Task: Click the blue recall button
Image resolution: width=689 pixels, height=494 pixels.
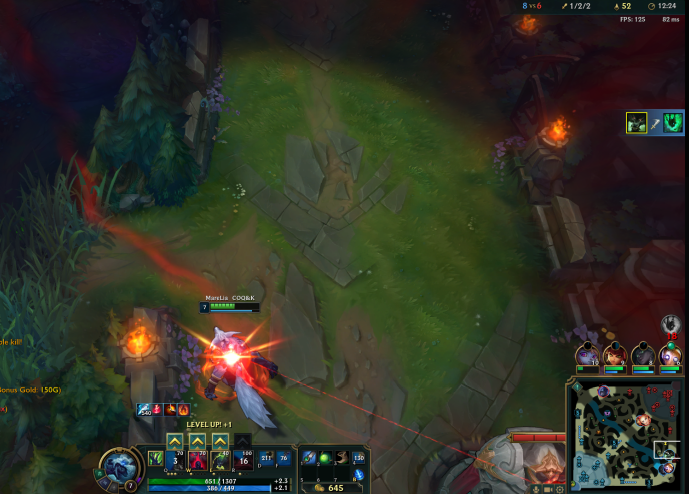Action: (359, 474)
